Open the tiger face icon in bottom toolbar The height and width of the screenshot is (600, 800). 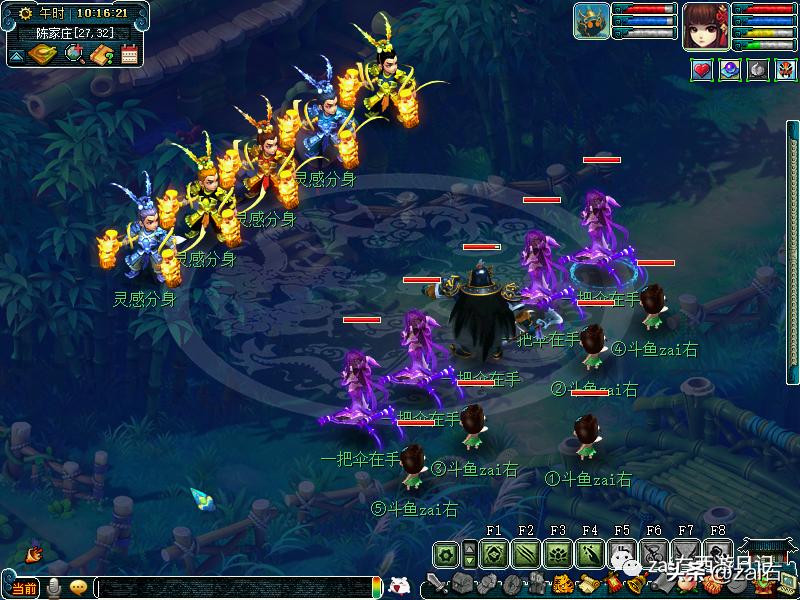562,583
